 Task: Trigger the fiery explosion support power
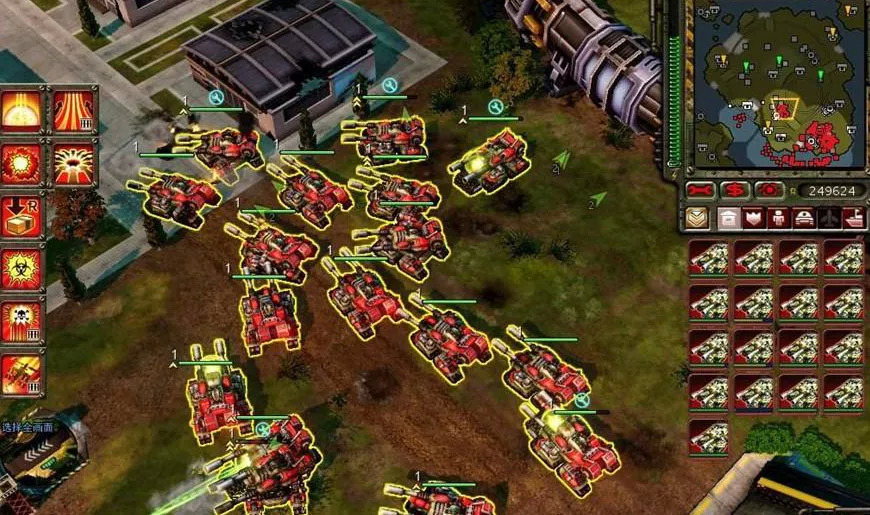click(20, 162)
